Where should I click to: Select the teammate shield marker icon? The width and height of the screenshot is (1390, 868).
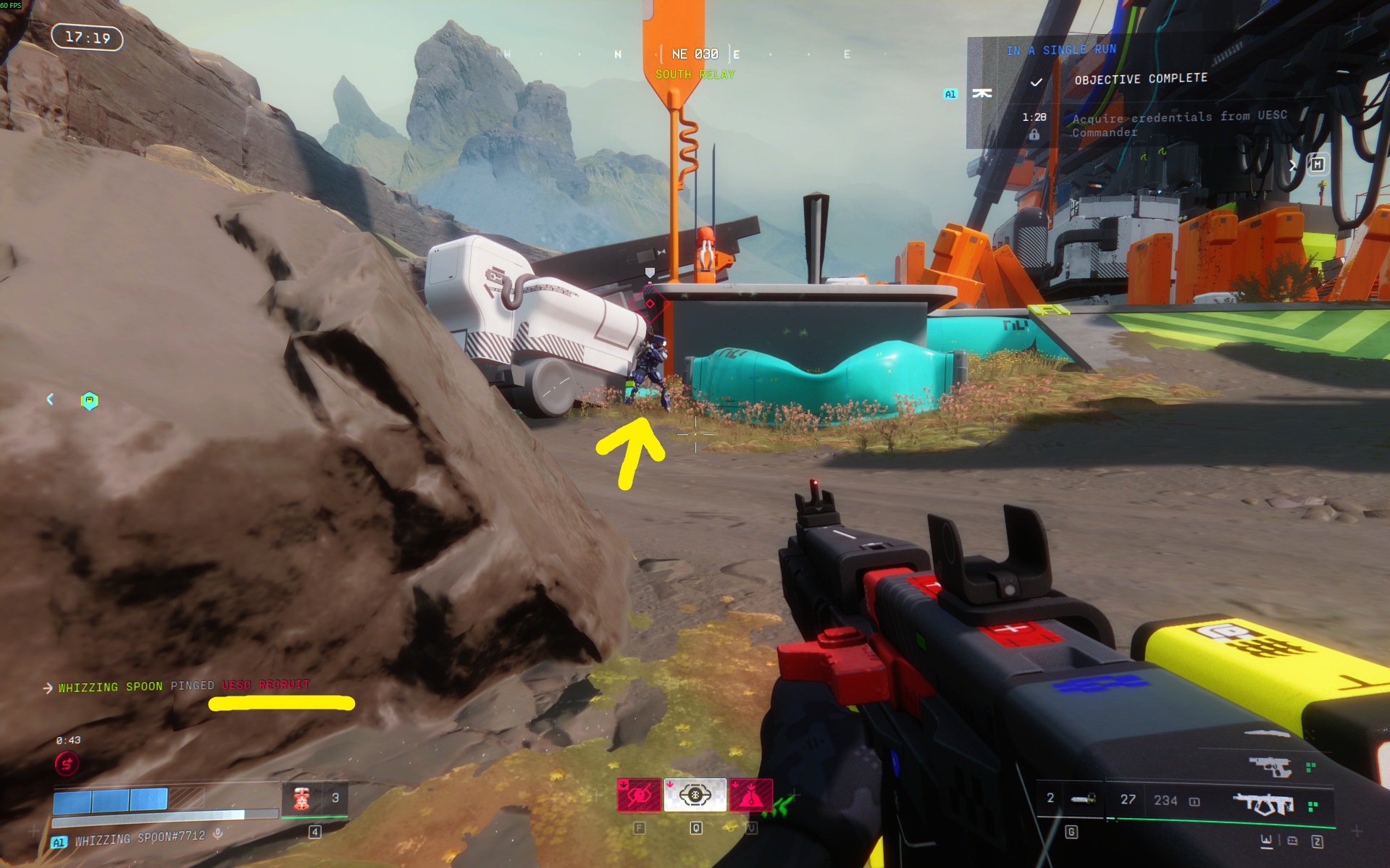[x=89, y=400]
